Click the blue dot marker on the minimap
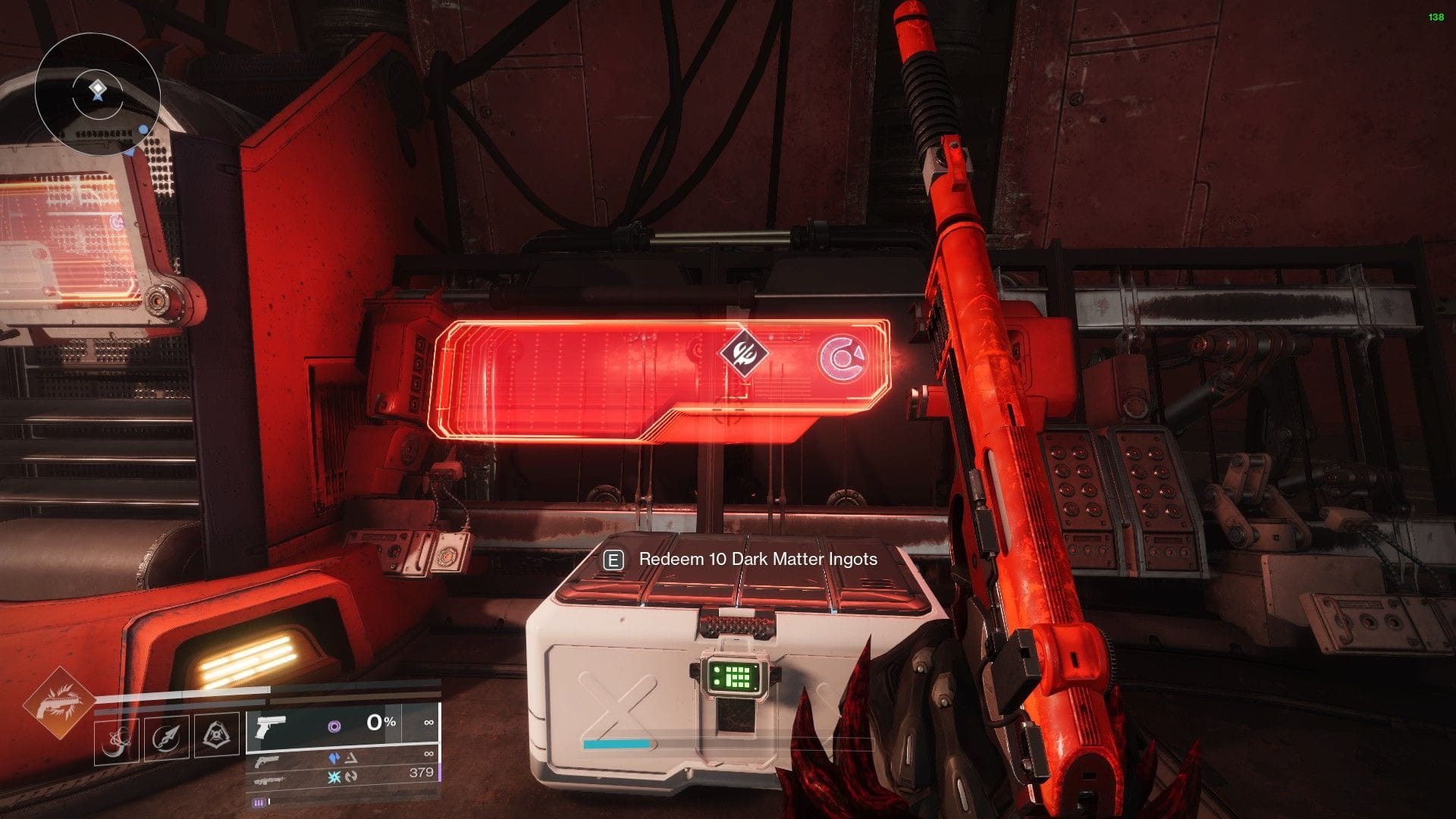 point(143,129)
